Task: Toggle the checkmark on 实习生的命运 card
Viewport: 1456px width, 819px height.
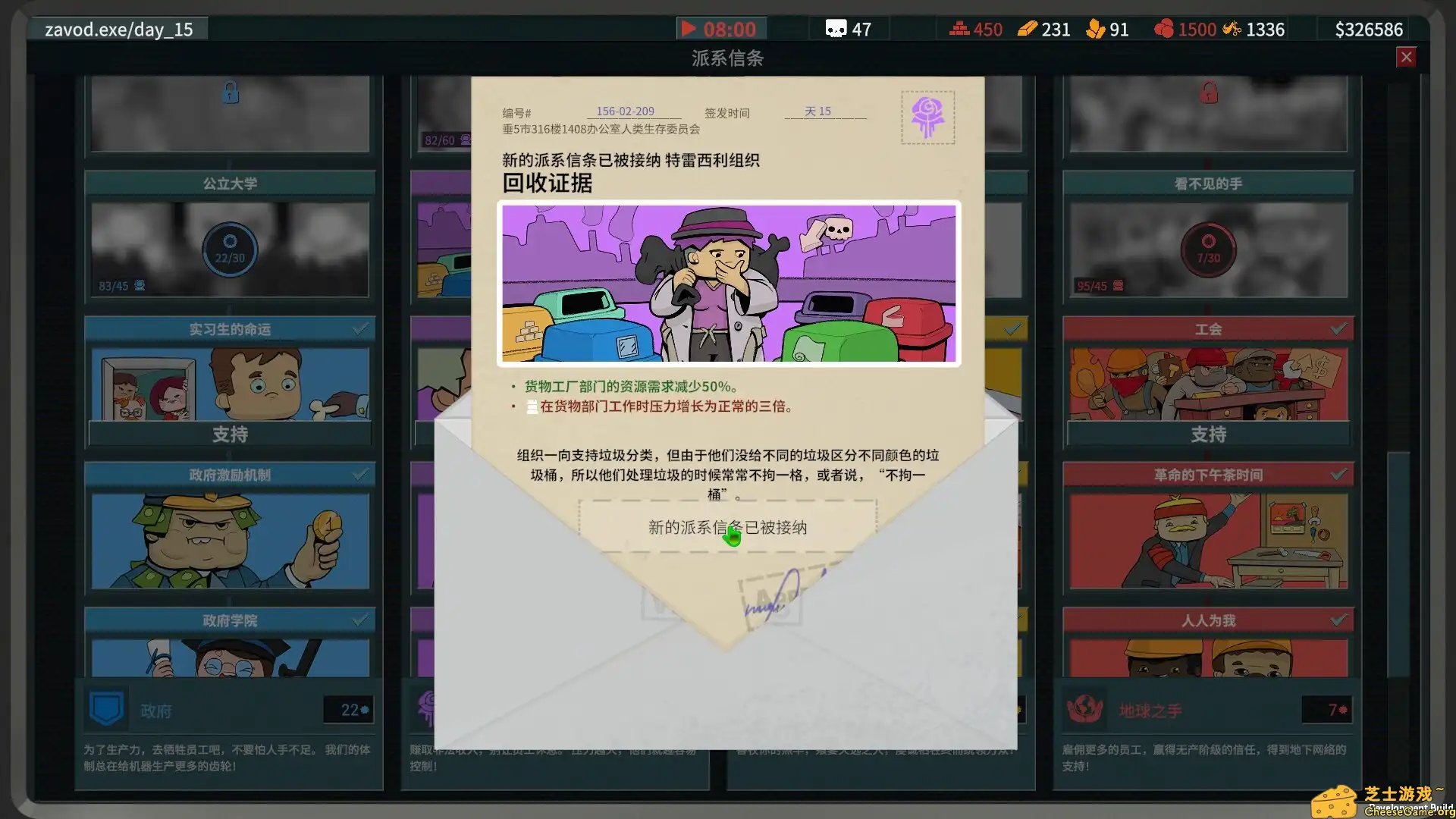Action: 359,328
